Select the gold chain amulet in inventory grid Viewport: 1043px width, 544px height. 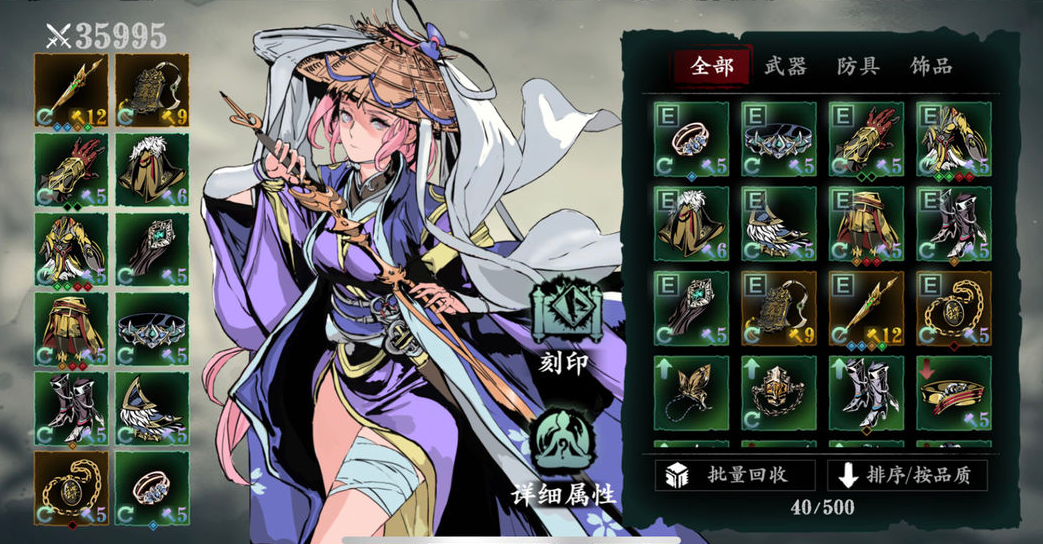coord(953,308)
